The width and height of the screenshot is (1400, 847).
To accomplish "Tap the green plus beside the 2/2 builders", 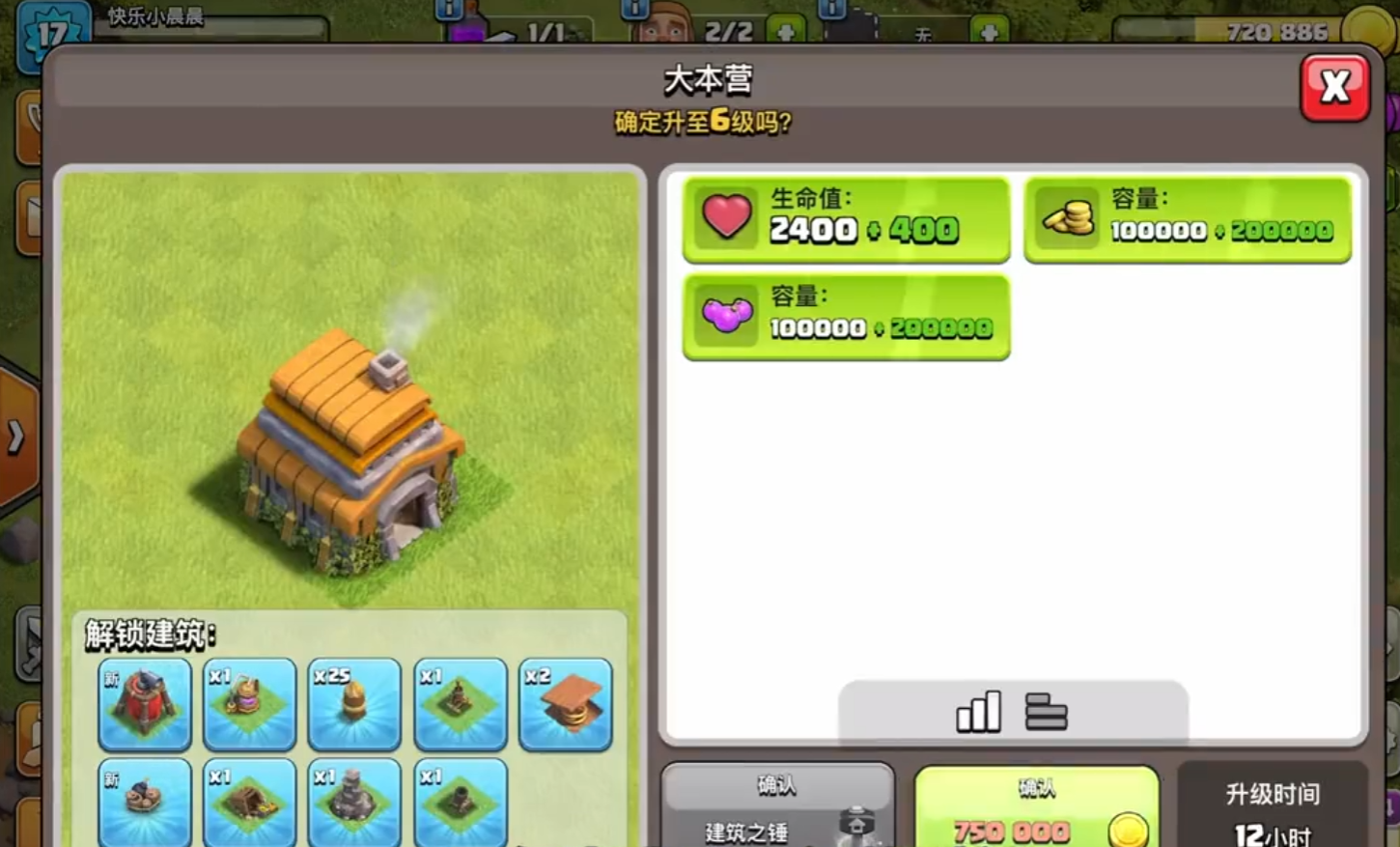I will (x=785, y=32).
